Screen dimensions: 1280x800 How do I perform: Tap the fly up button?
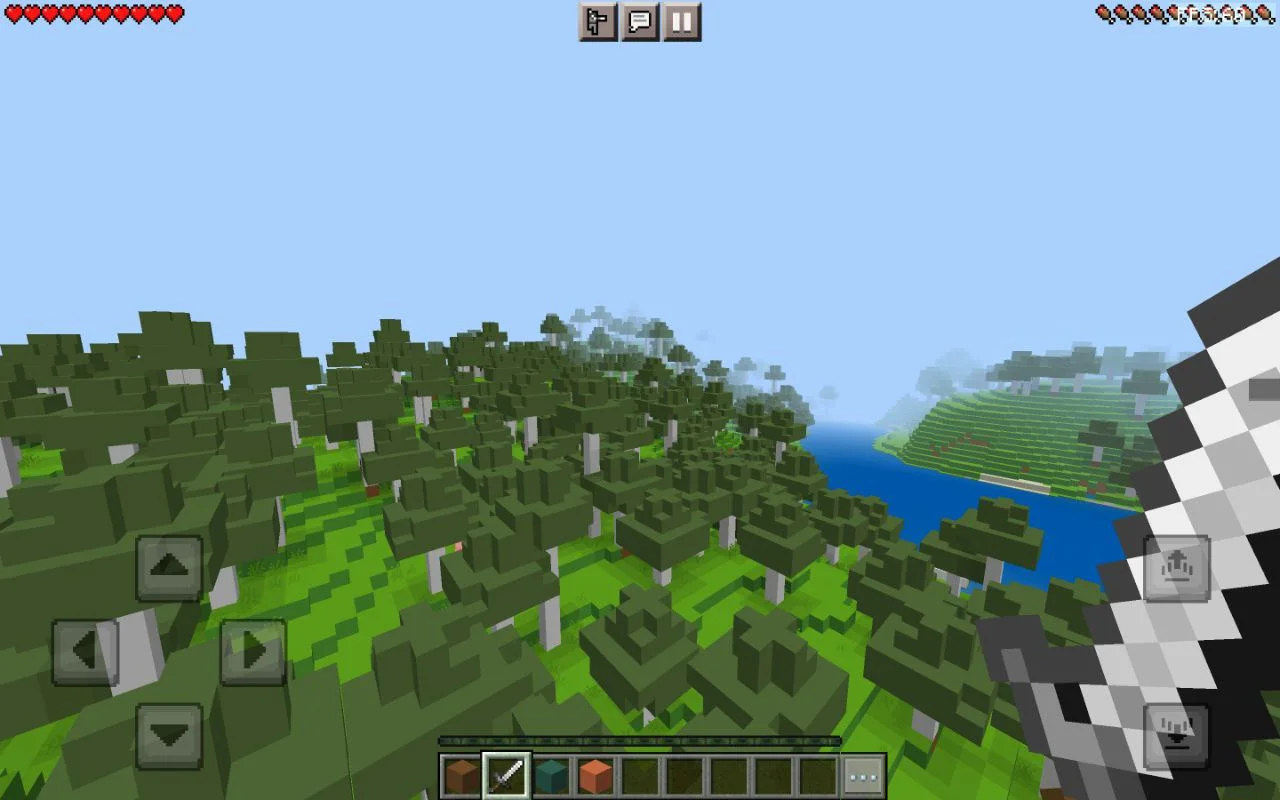(x=1177, y=568)
